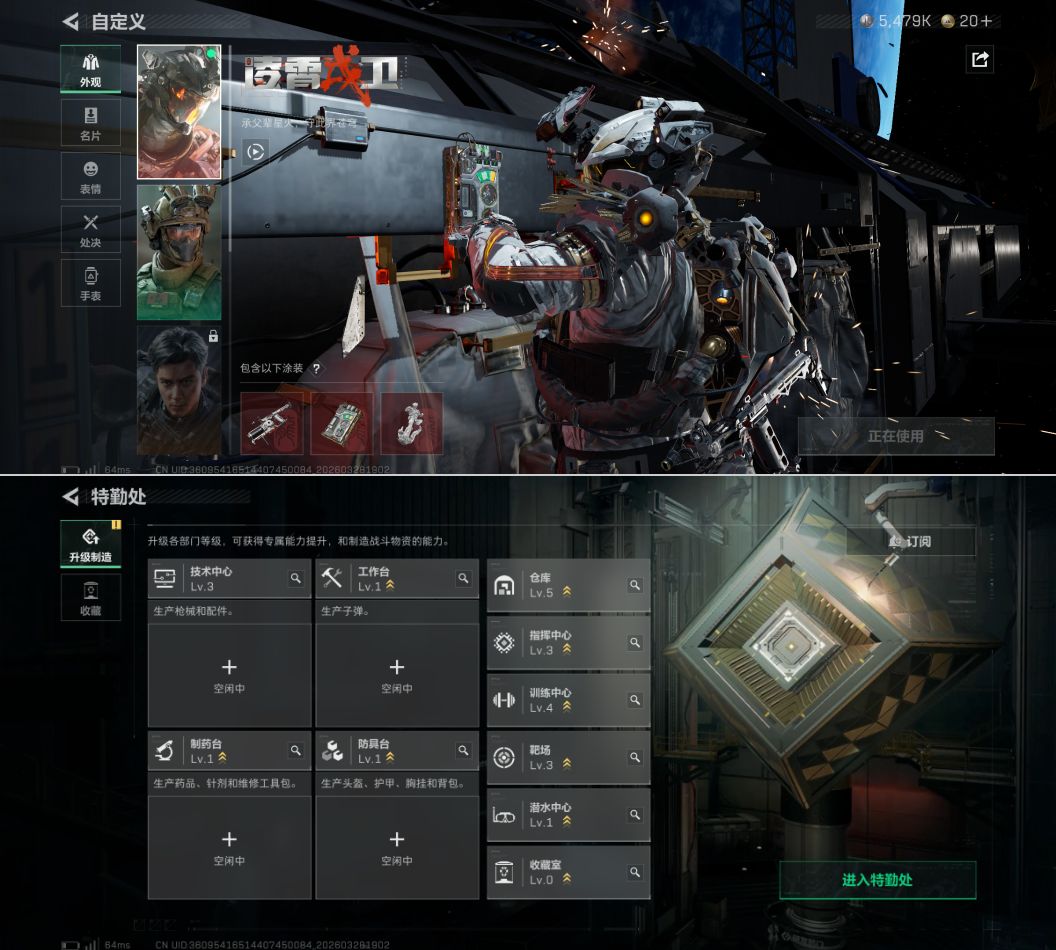The image size is (1056, 950).
Task: Inspect 靶场 with its magnifier icon
Action: (x=634, y=758)
